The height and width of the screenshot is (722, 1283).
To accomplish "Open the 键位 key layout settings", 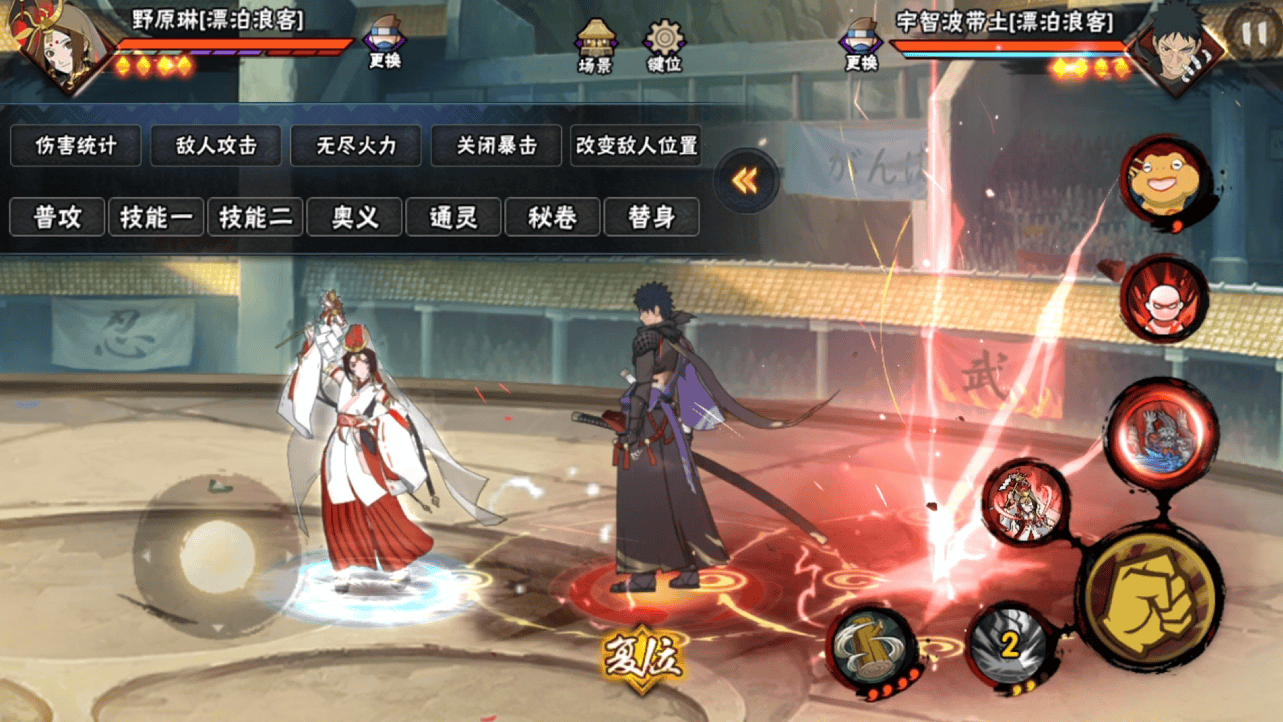I will [664, 46].
